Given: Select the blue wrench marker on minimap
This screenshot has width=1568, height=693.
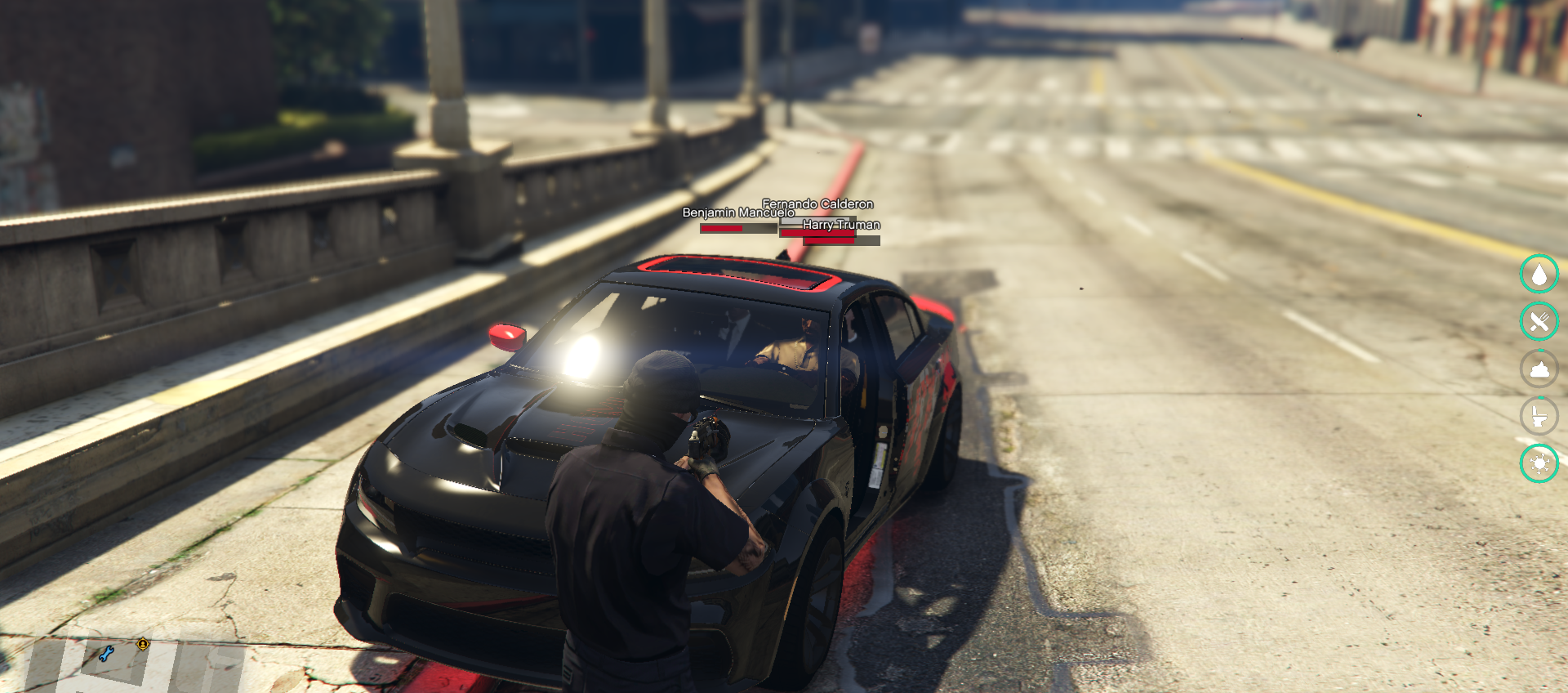Looking at the screenshot, I should (x=106, y=653).
